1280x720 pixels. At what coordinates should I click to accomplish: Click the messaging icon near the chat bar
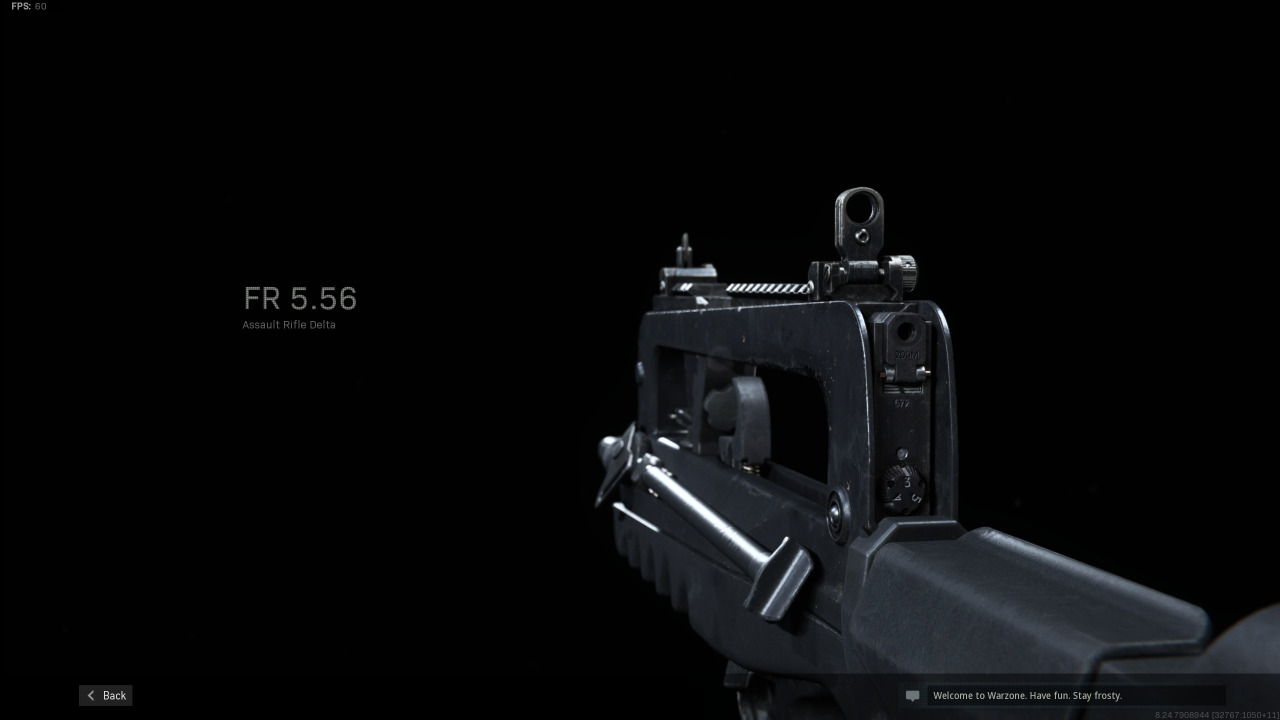(x=911, y=695)
